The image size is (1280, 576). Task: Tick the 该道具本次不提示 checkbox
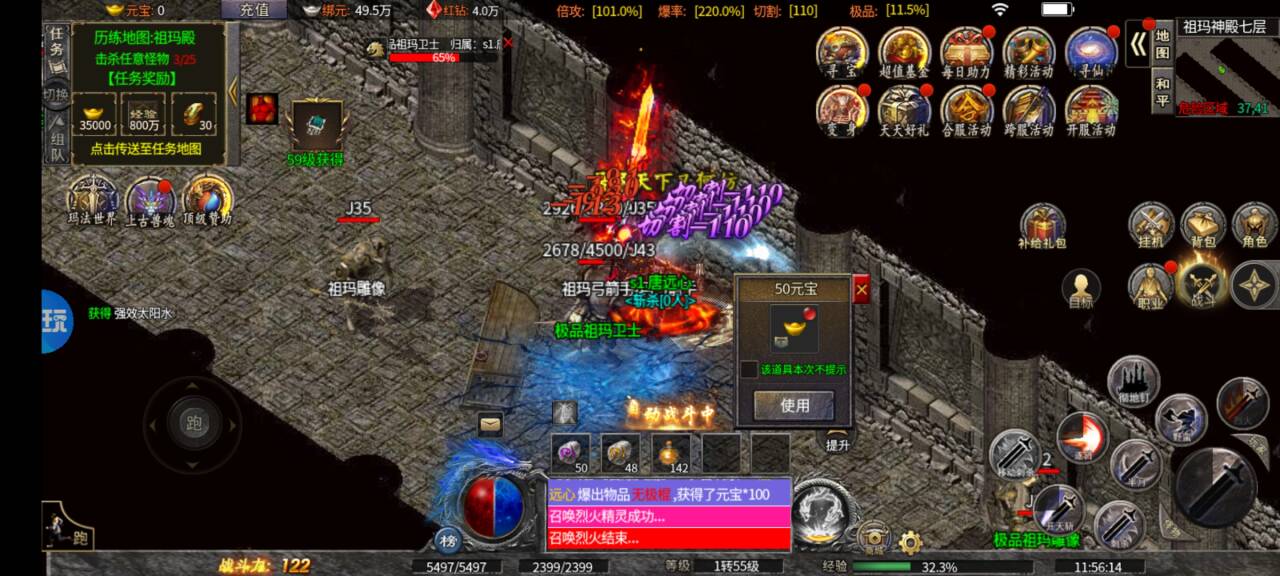coord(749,369)
